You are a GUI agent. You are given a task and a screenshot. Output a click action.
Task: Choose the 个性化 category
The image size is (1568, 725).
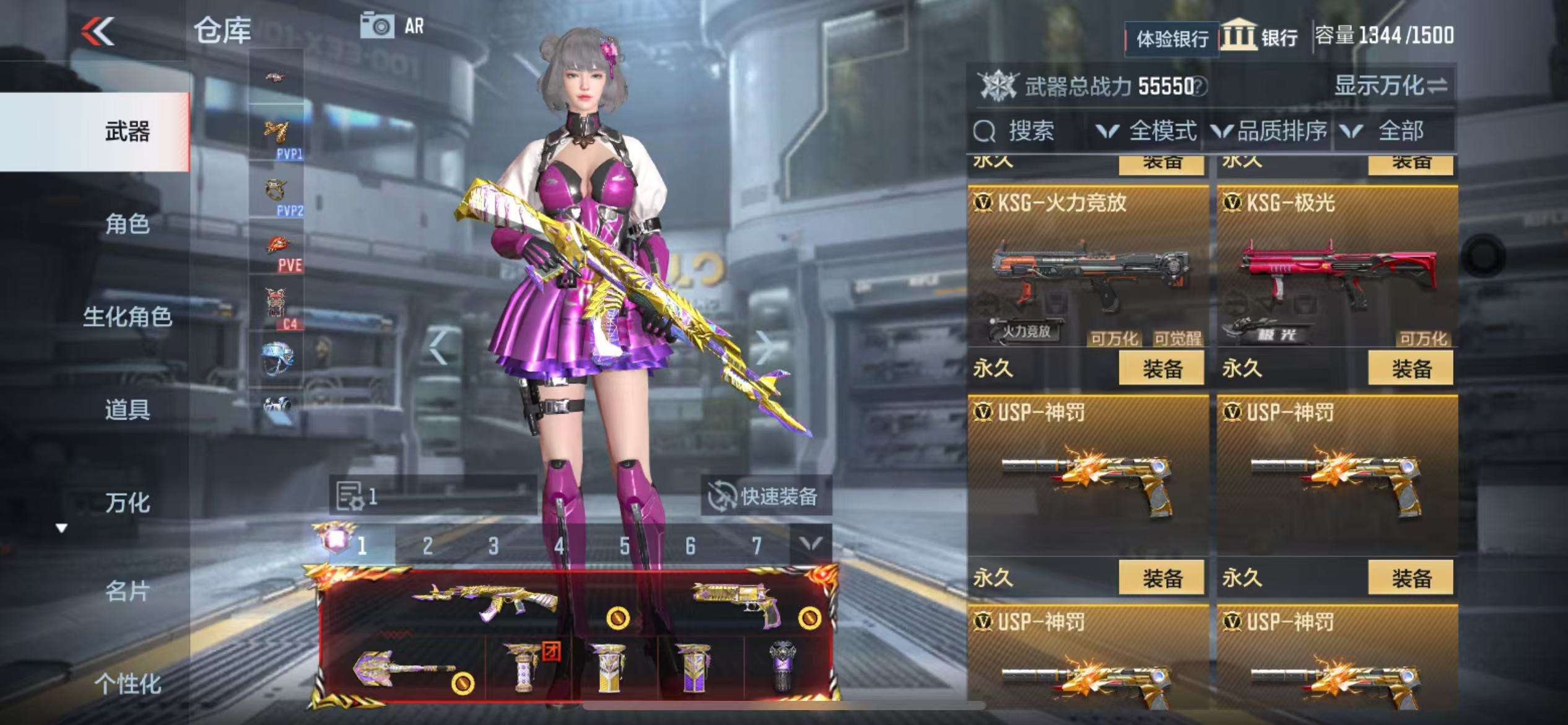coord(127,683)
